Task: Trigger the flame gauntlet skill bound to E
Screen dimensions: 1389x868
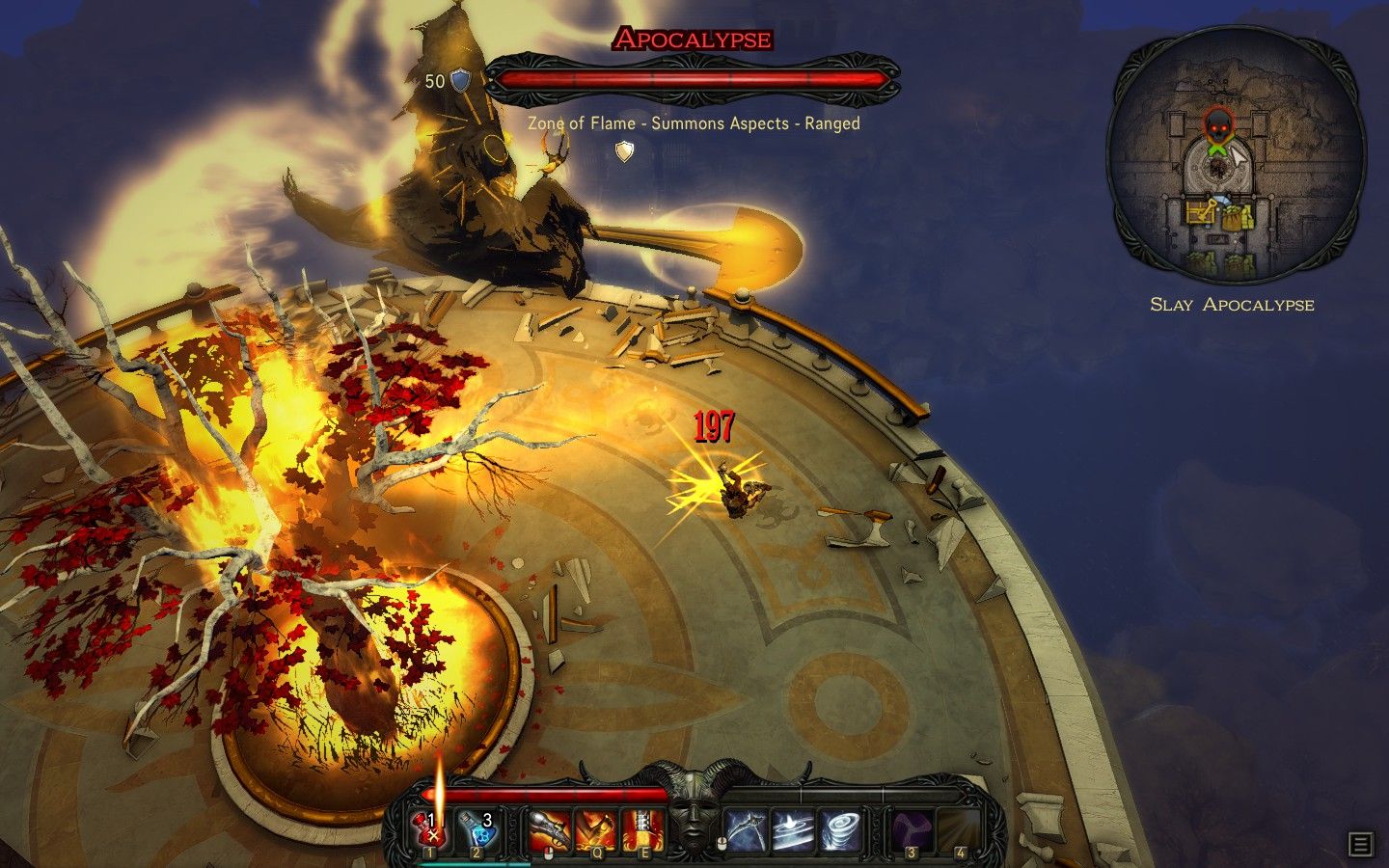Action: pos(642,827)
